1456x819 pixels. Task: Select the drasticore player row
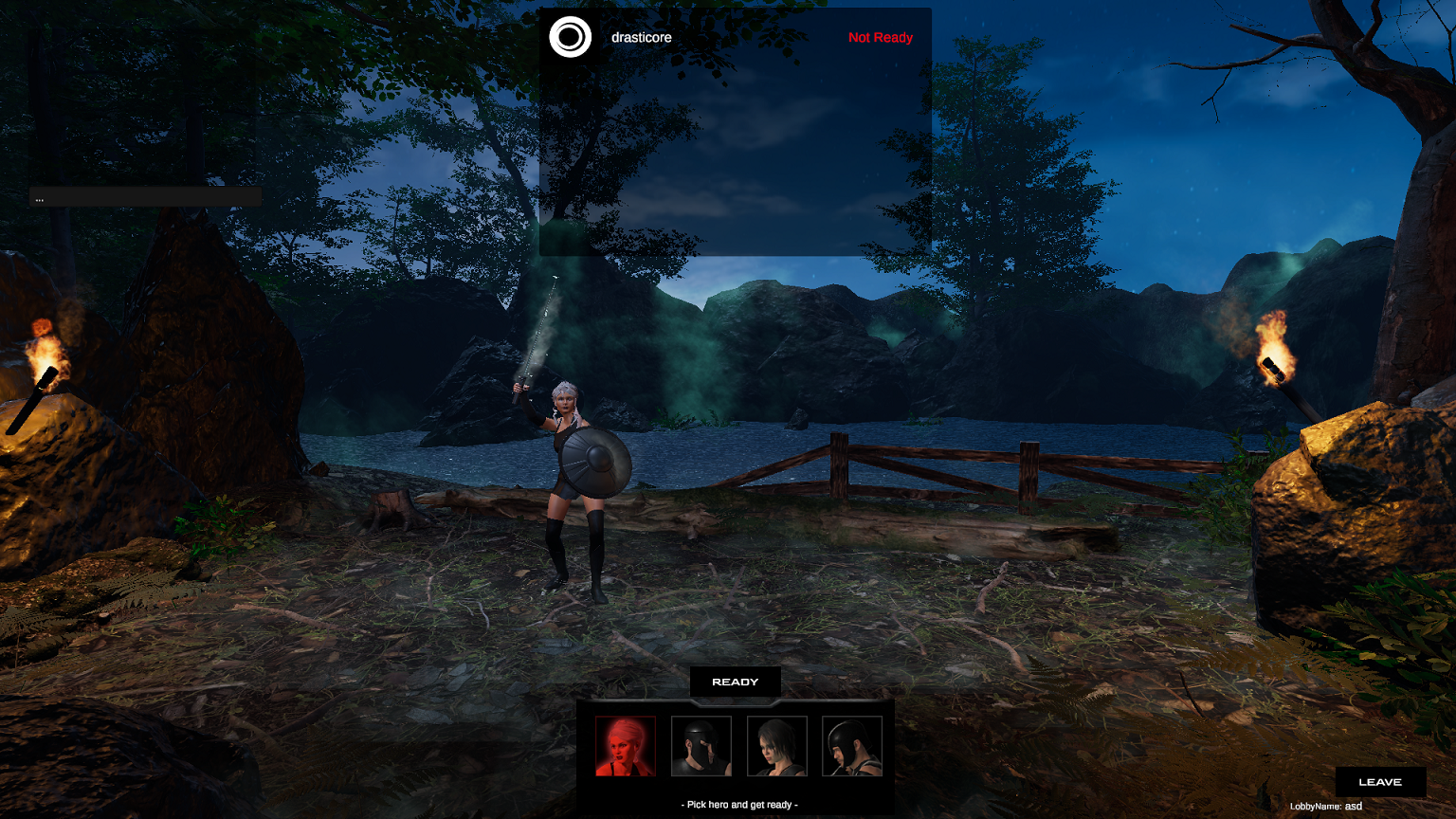(x=734, y=38)
